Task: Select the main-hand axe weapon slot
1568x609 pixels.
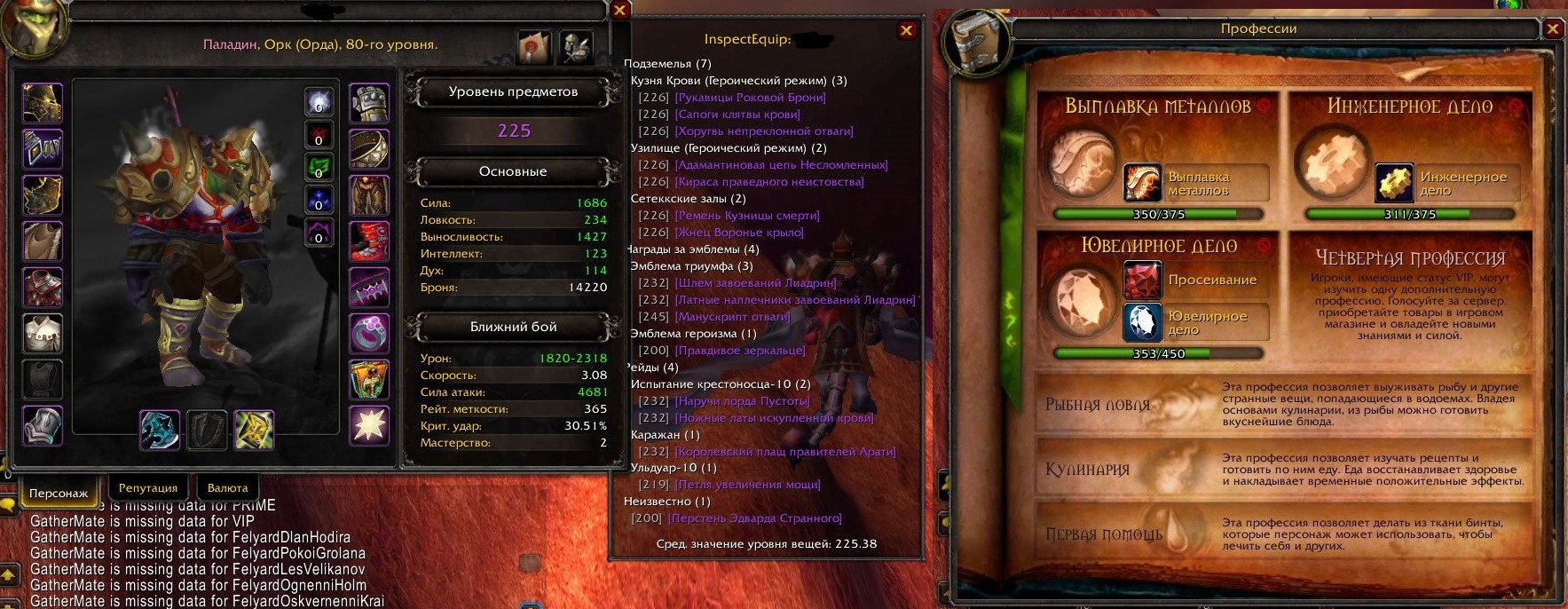Action: [160, 430]
